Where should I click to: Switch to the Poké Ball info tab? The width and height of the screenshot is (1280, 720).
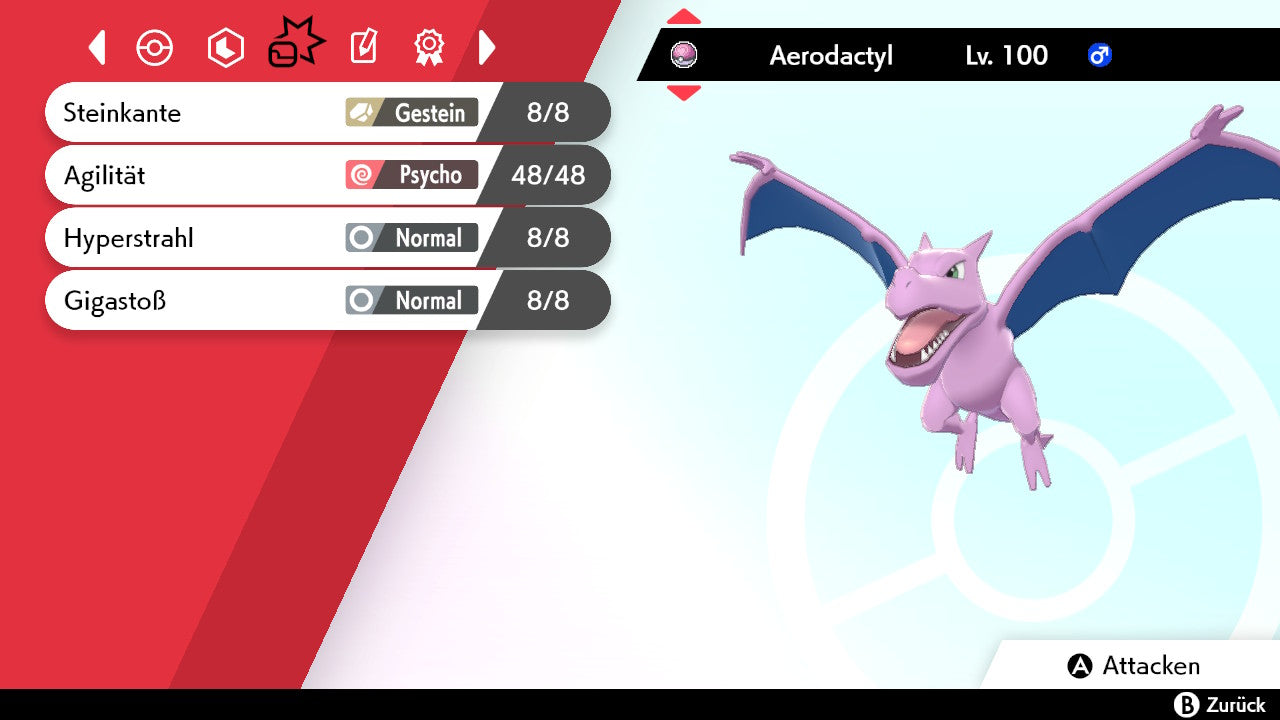coord(155,48)
